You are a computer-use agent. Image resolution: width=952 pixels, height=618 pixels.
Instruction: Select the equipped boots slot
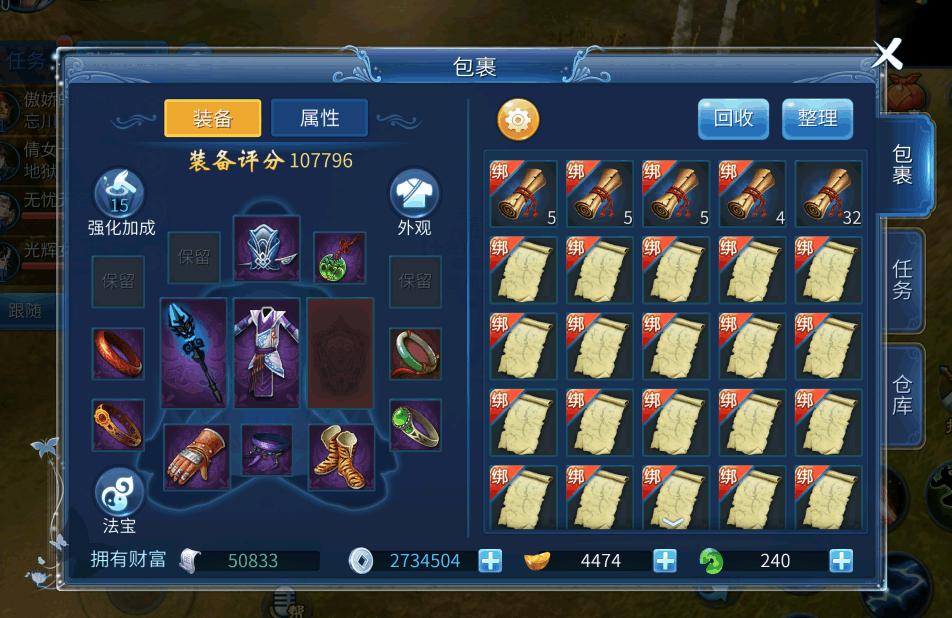click(341, 455)
